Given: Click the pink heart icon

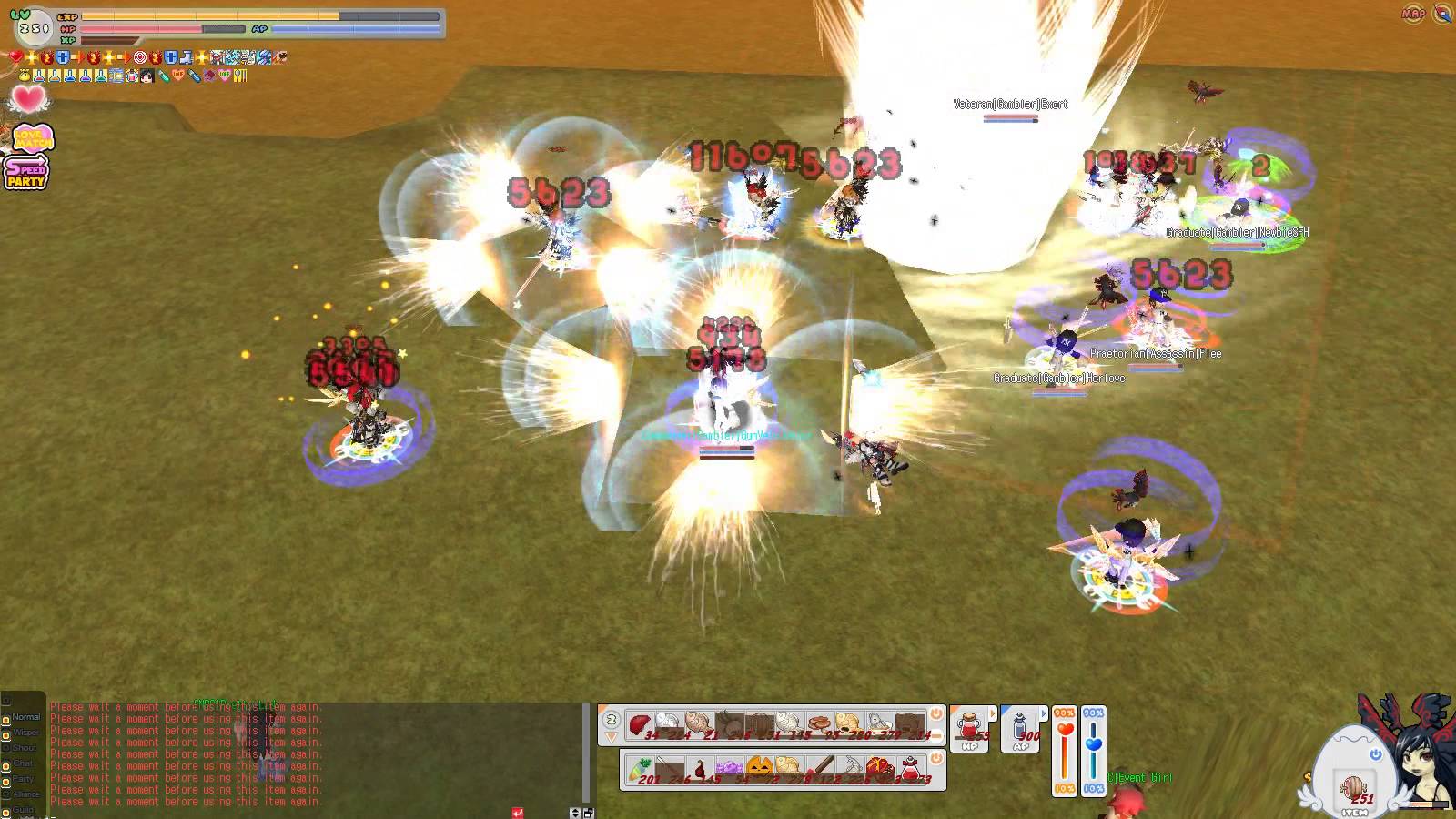Looking at the screenshot, I should pos(28,98).
